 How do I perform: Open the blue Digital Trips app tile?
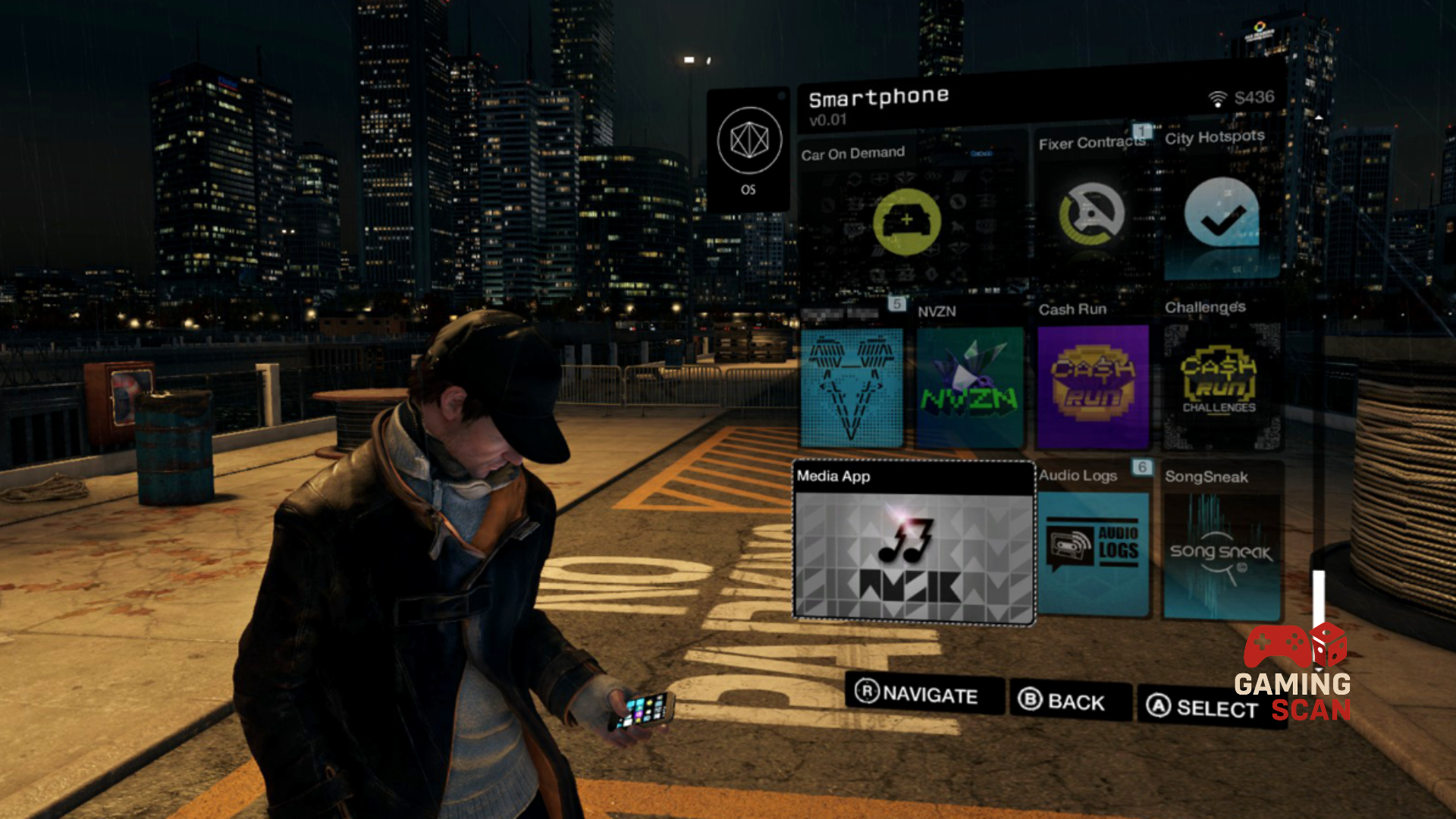(852, 387)
